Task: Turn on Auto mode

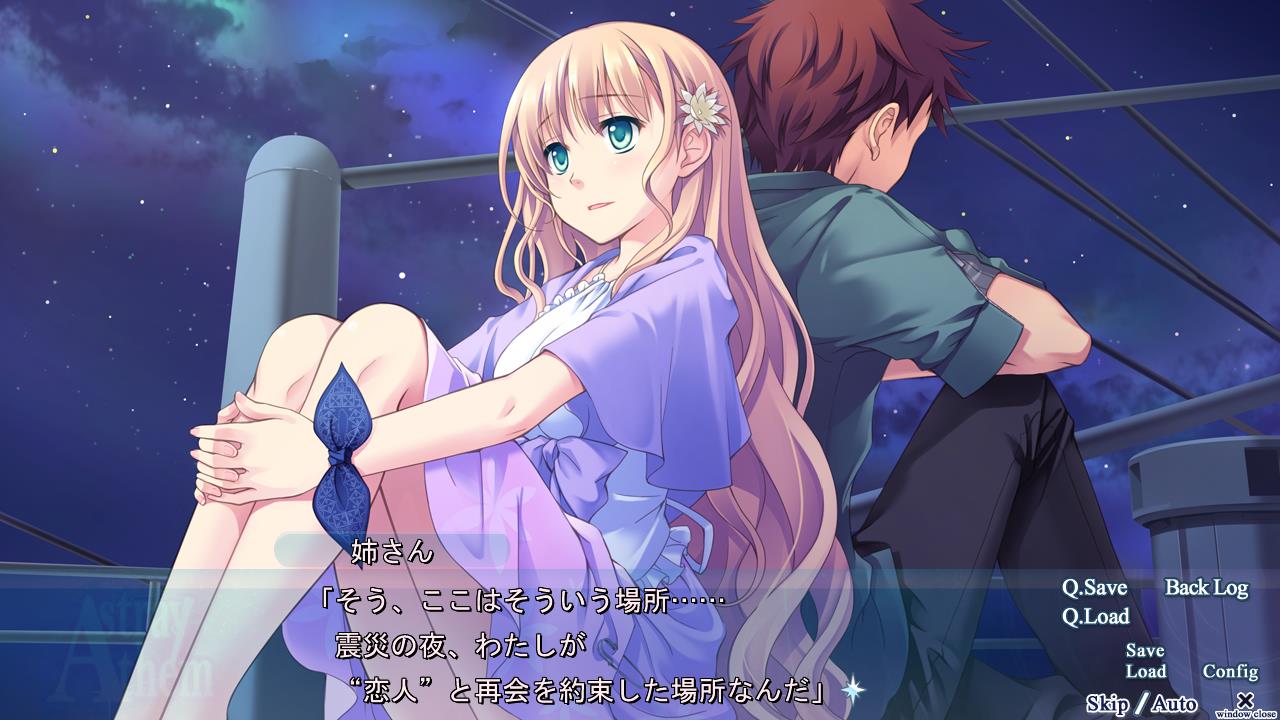Action: coord(1174,704)
